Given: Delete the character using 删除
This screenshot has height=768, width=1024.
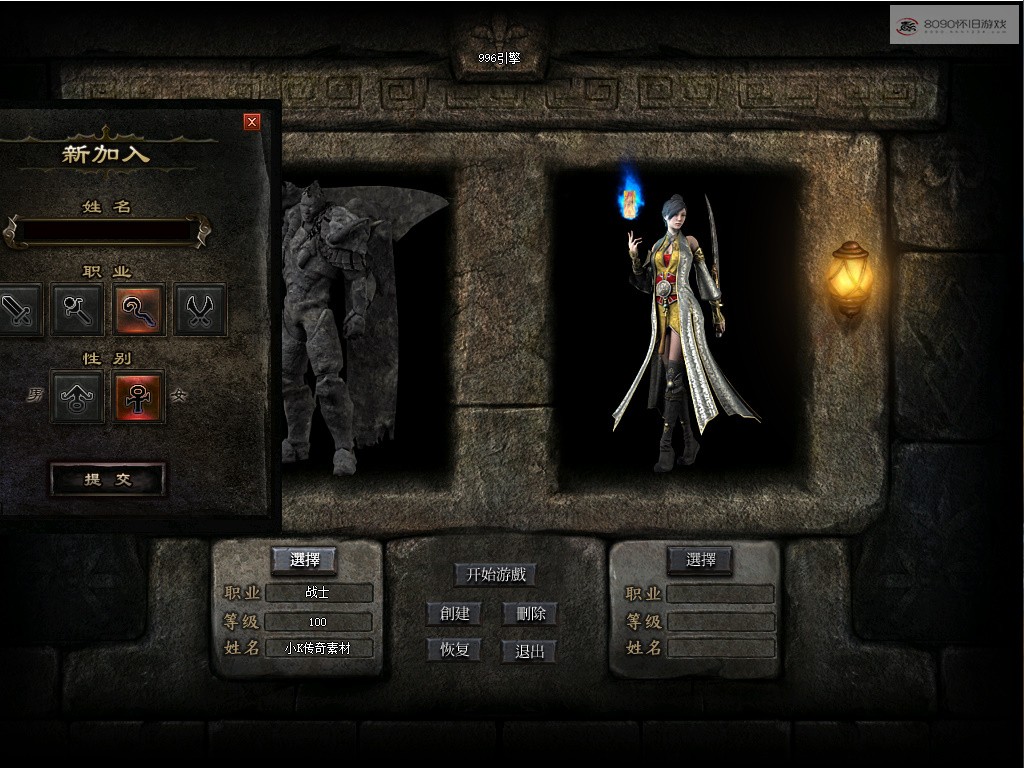Looking at the screenshot, I should [x=530, y=613].
